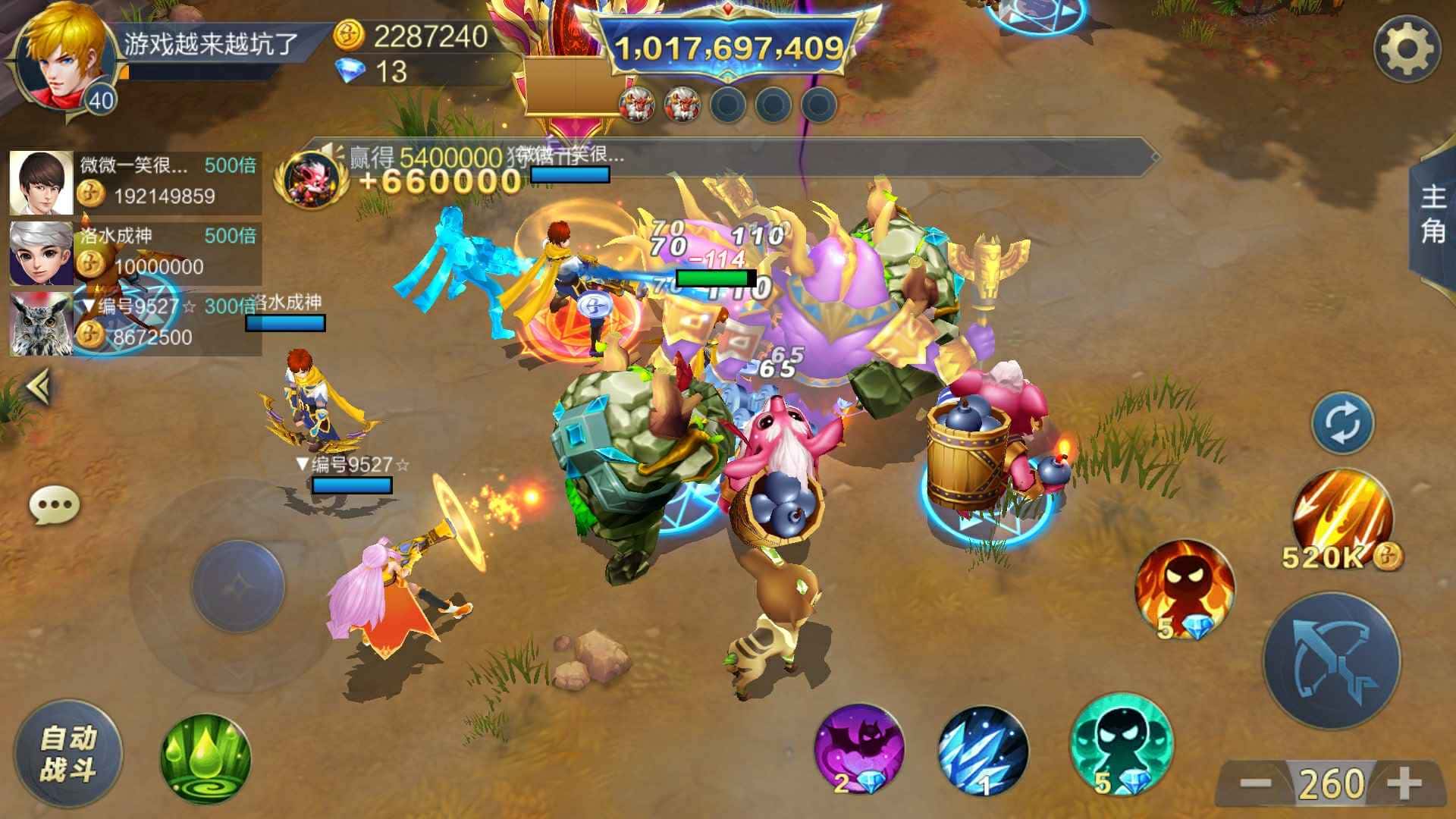The width and height of the screenshot is (1456, 819).
Task: Open the 主角 side tab
Action: [x=1432, y=215]
